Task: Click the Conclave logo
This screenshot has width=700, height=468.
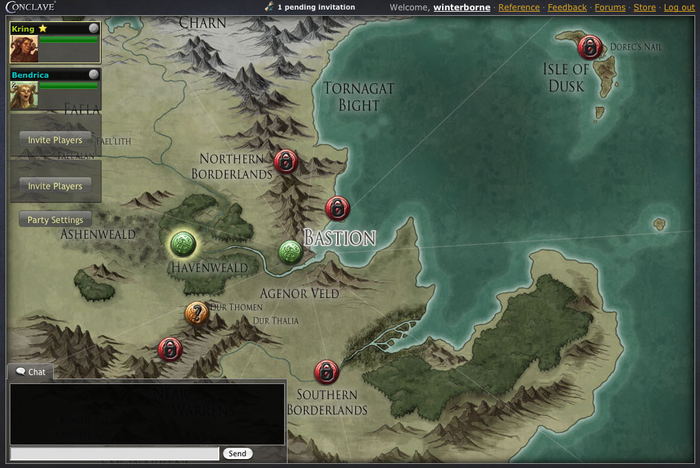Action: click(x=28, y=7)
